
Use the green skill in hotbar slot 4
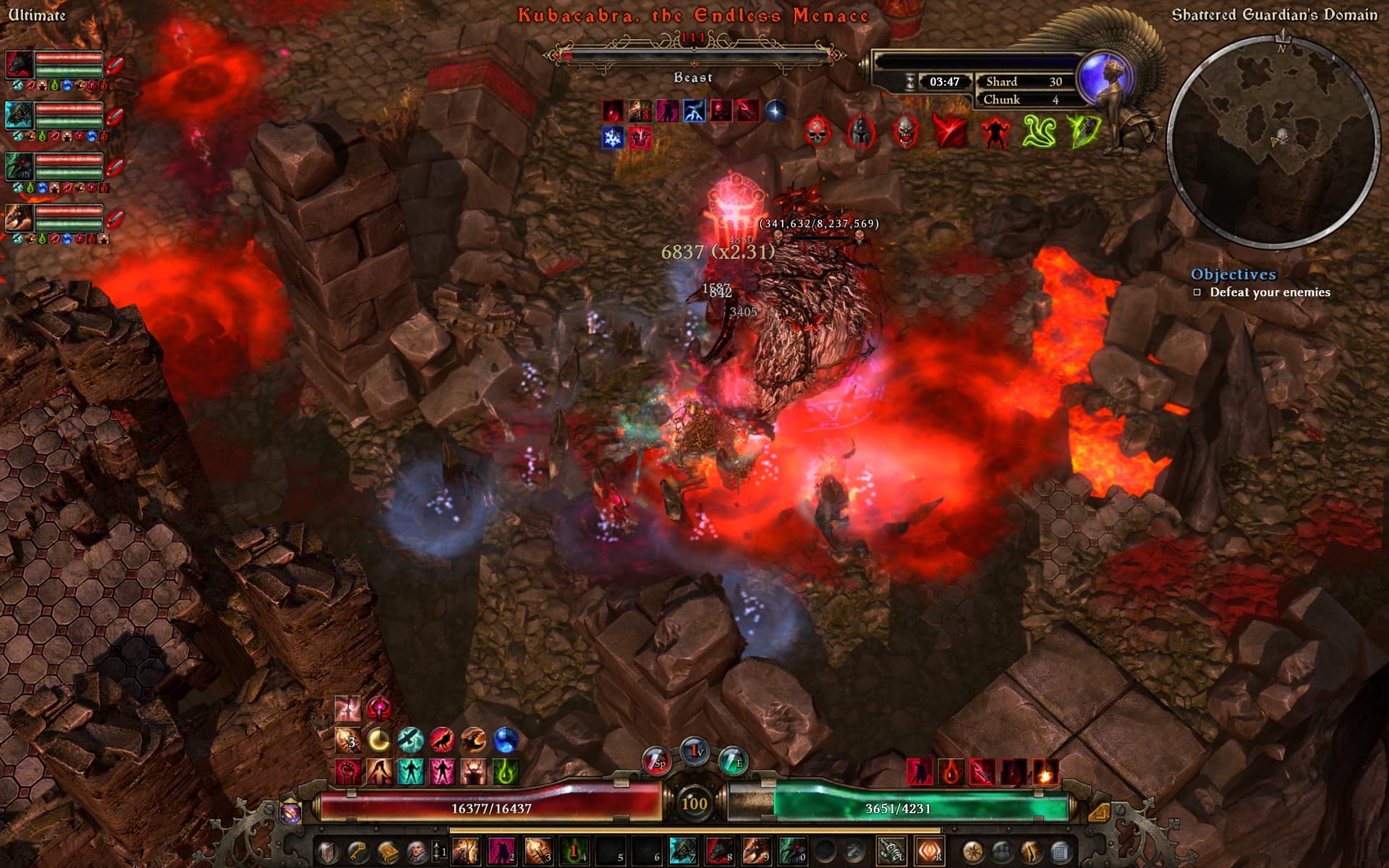(574, 851)
